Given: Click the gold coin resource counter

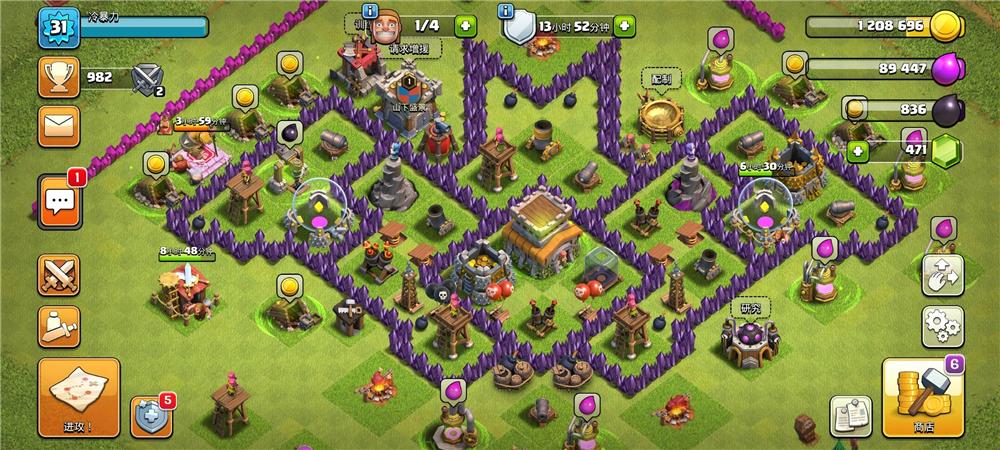Looking at the screenshot, I should pyautogui.click(x=885, y=25).
